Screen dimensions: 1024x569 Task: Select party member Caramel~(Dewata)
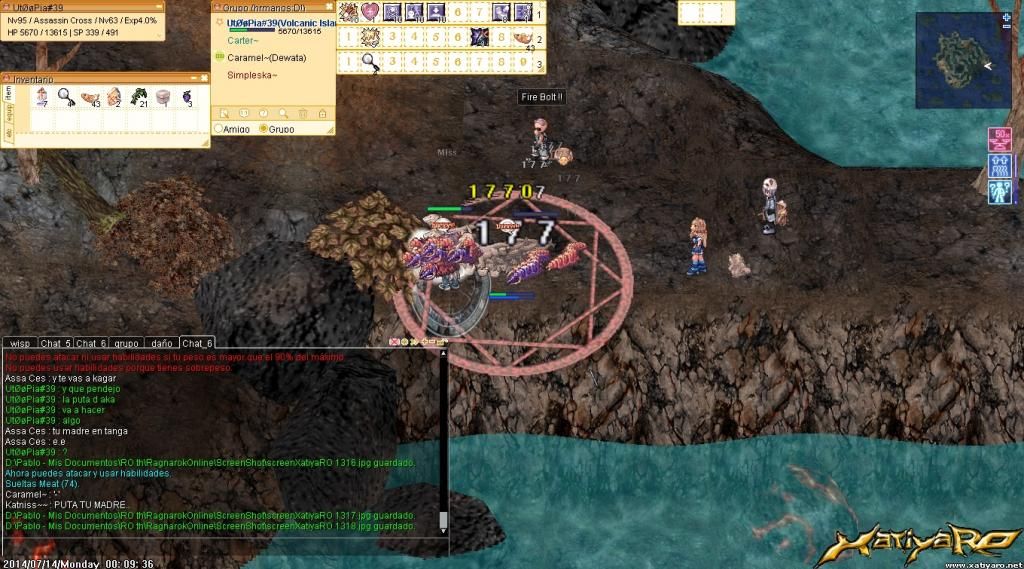[266, 58]
